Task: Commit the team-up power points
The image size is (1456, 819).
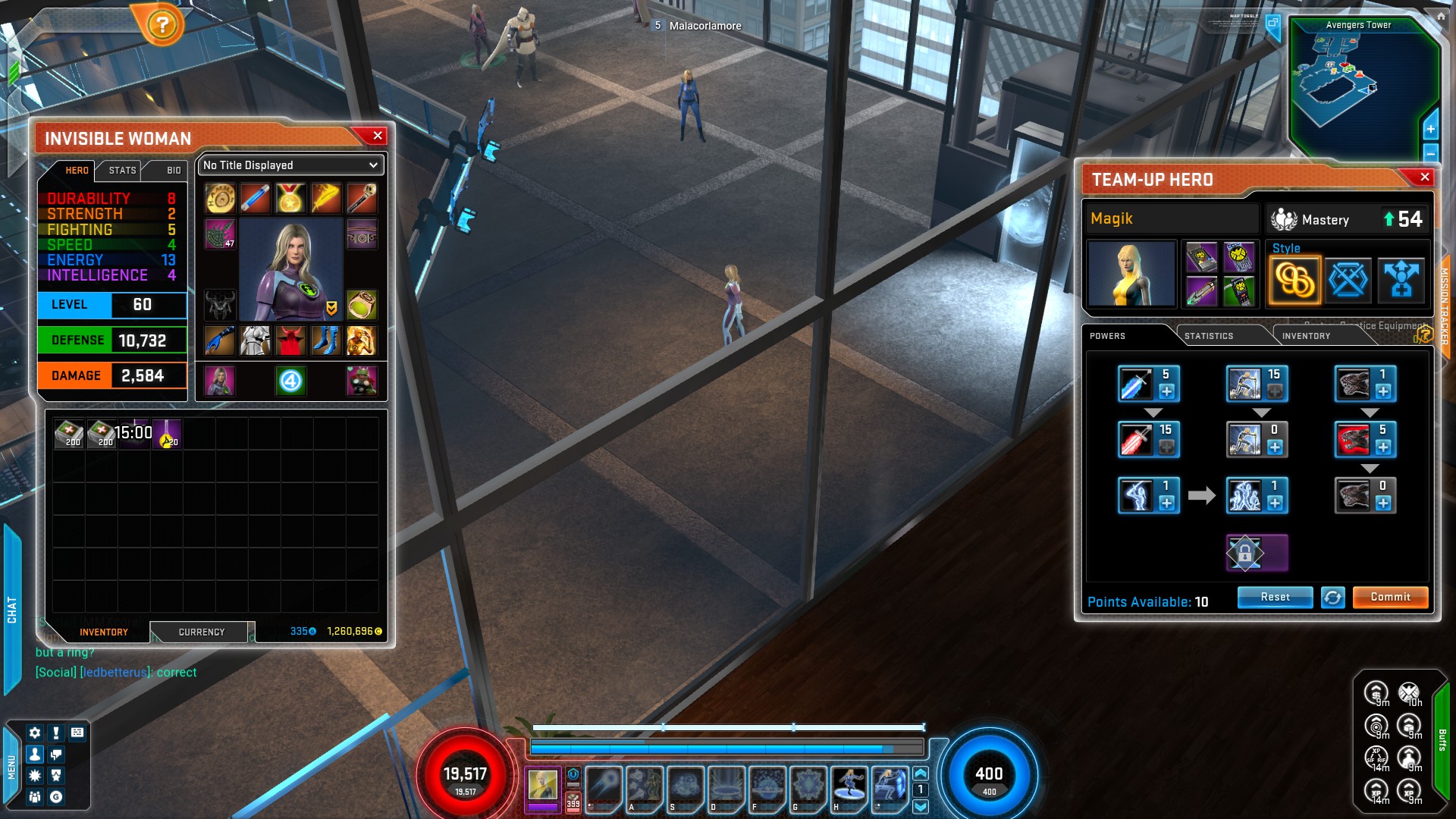Action: point(1390,598)
